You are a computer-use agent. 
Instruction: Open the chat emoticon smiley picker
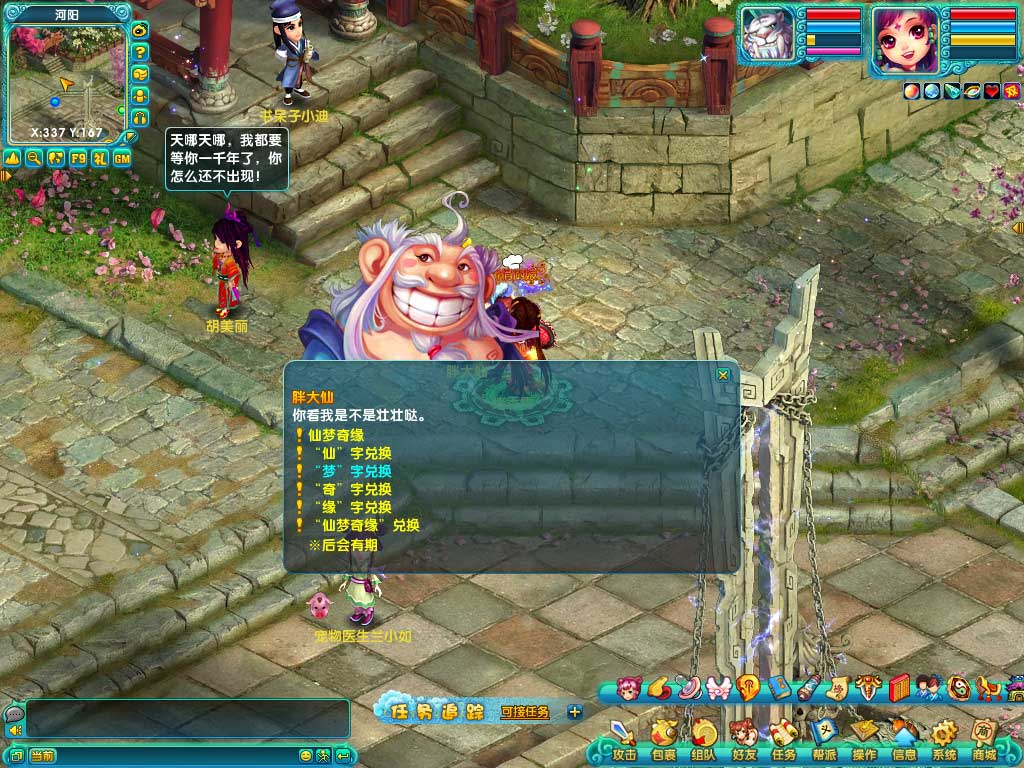306,755
